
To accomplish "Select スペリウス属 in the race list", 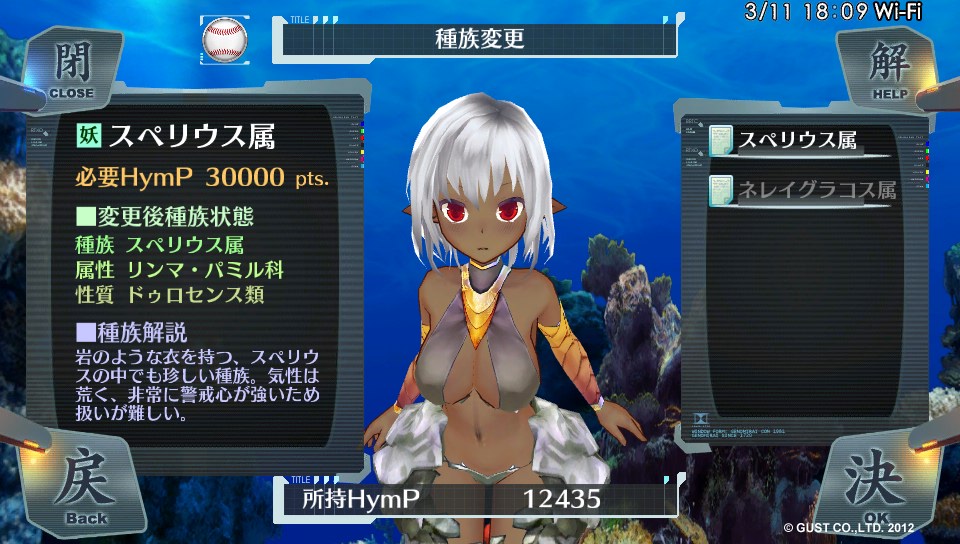I will point(797,141).
